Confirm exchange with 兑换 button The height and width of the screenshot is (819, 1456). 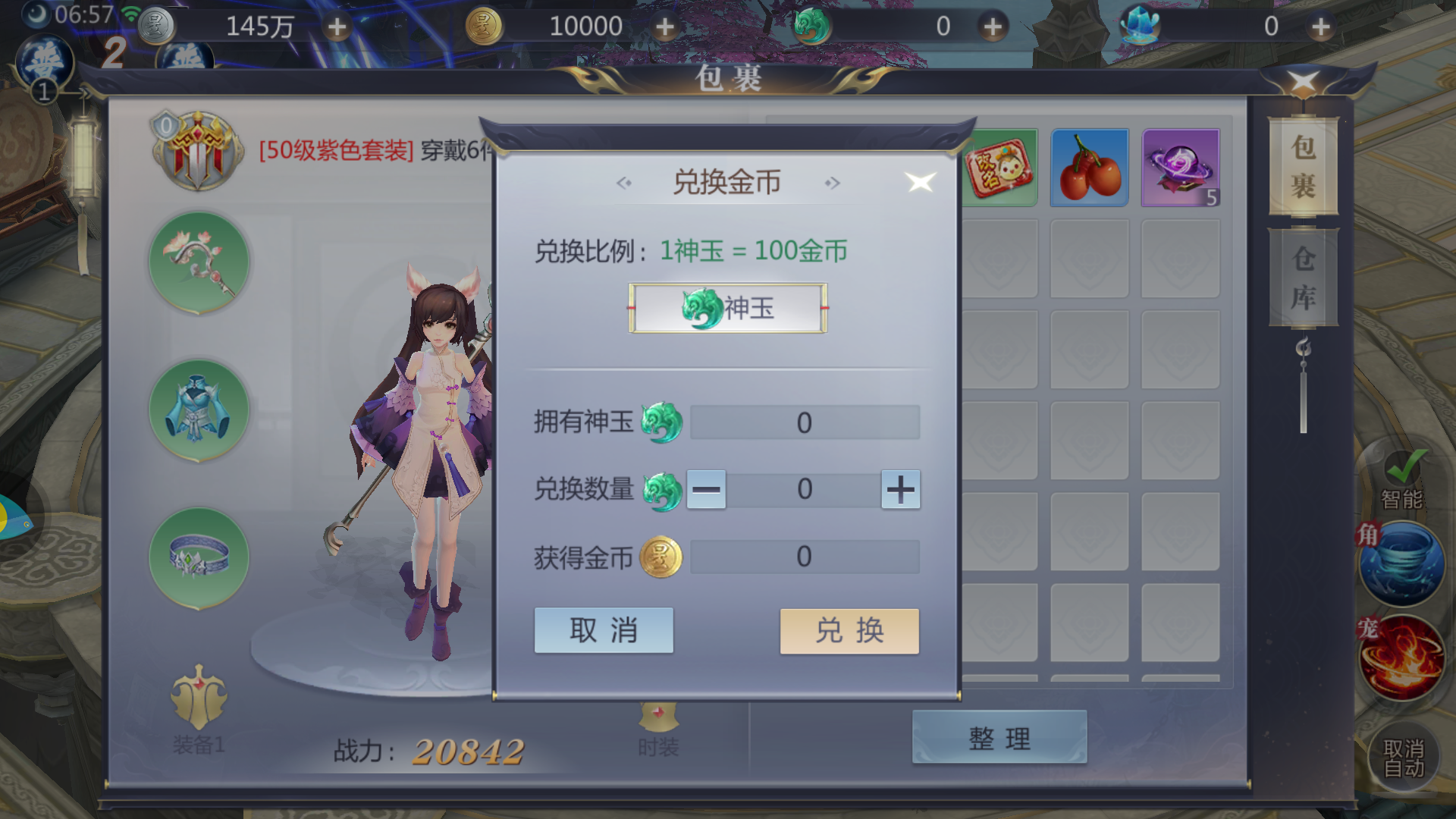click(x=849, y=630)
